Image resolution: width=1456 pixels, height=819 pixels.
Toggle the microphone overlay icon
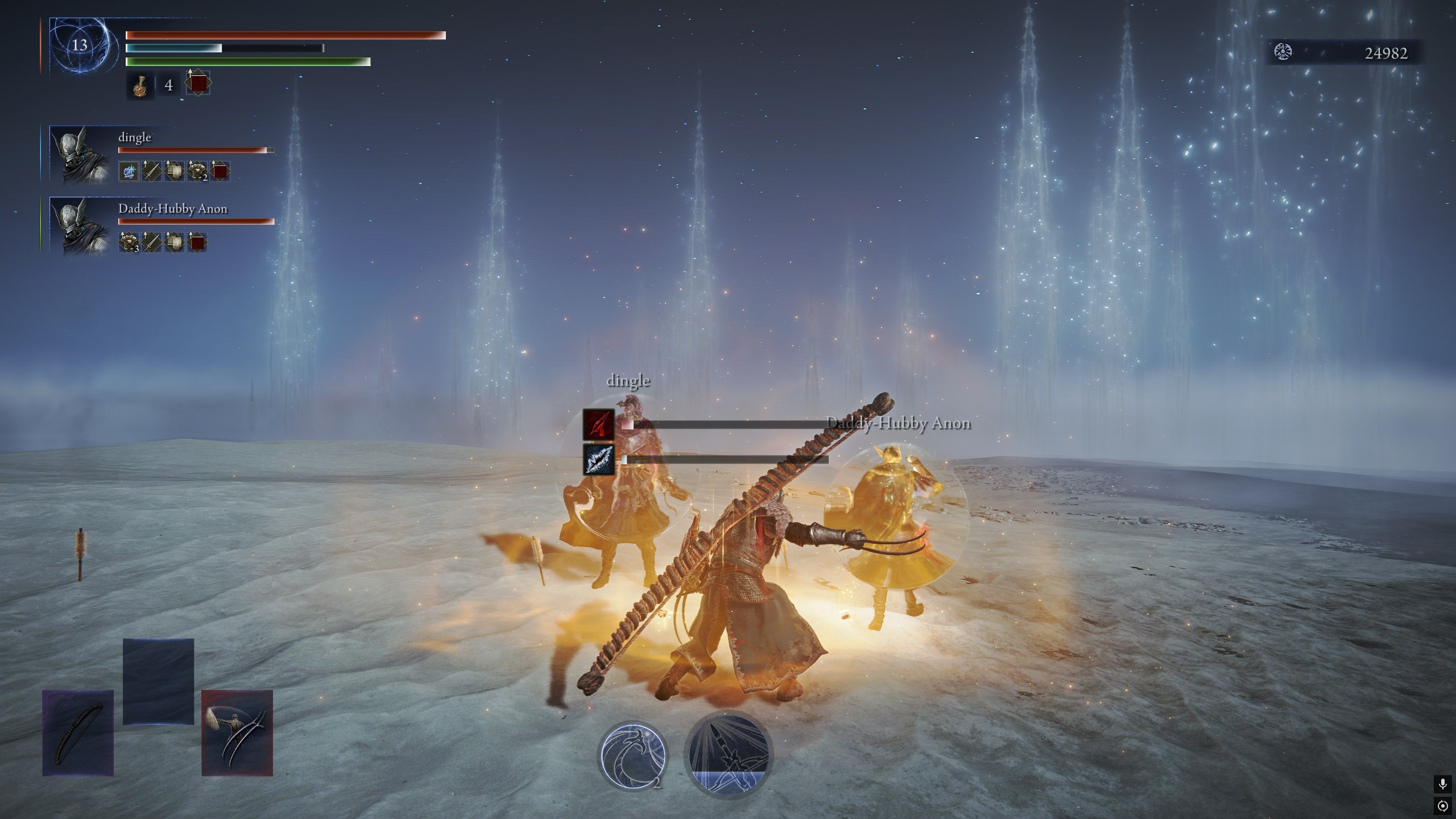(1442, 785)
